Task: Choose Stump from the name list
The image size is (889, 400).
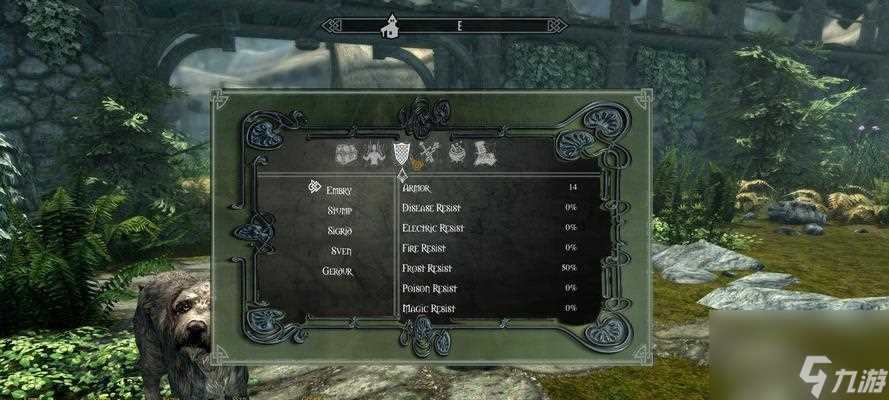Action: (339, 209)
